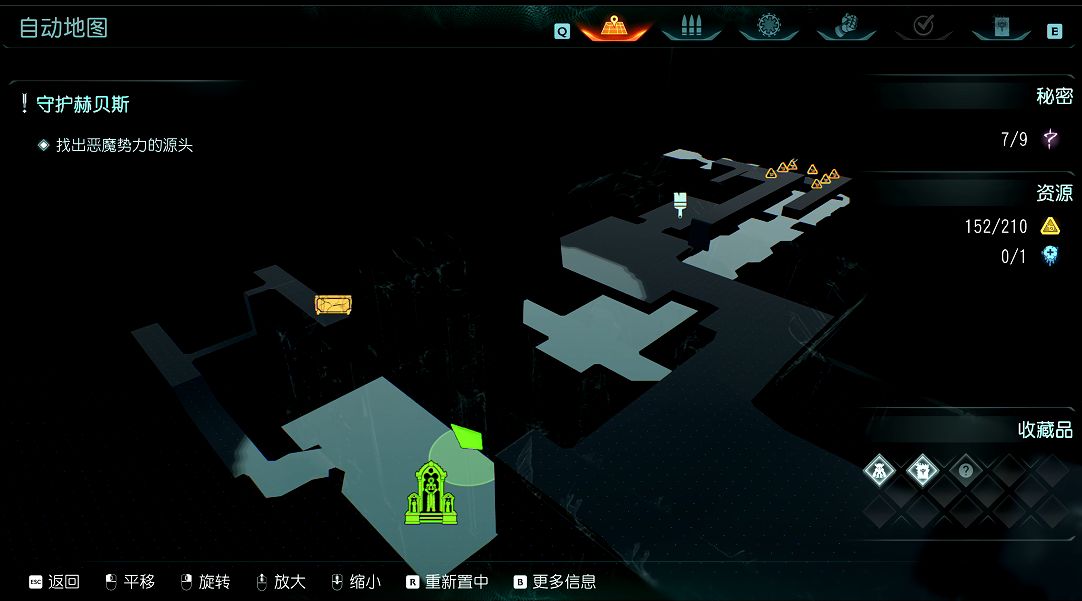Viewport: 1082px width, 601px height.
Task: Open the spiked circle tab
Action: coord(769,27)
